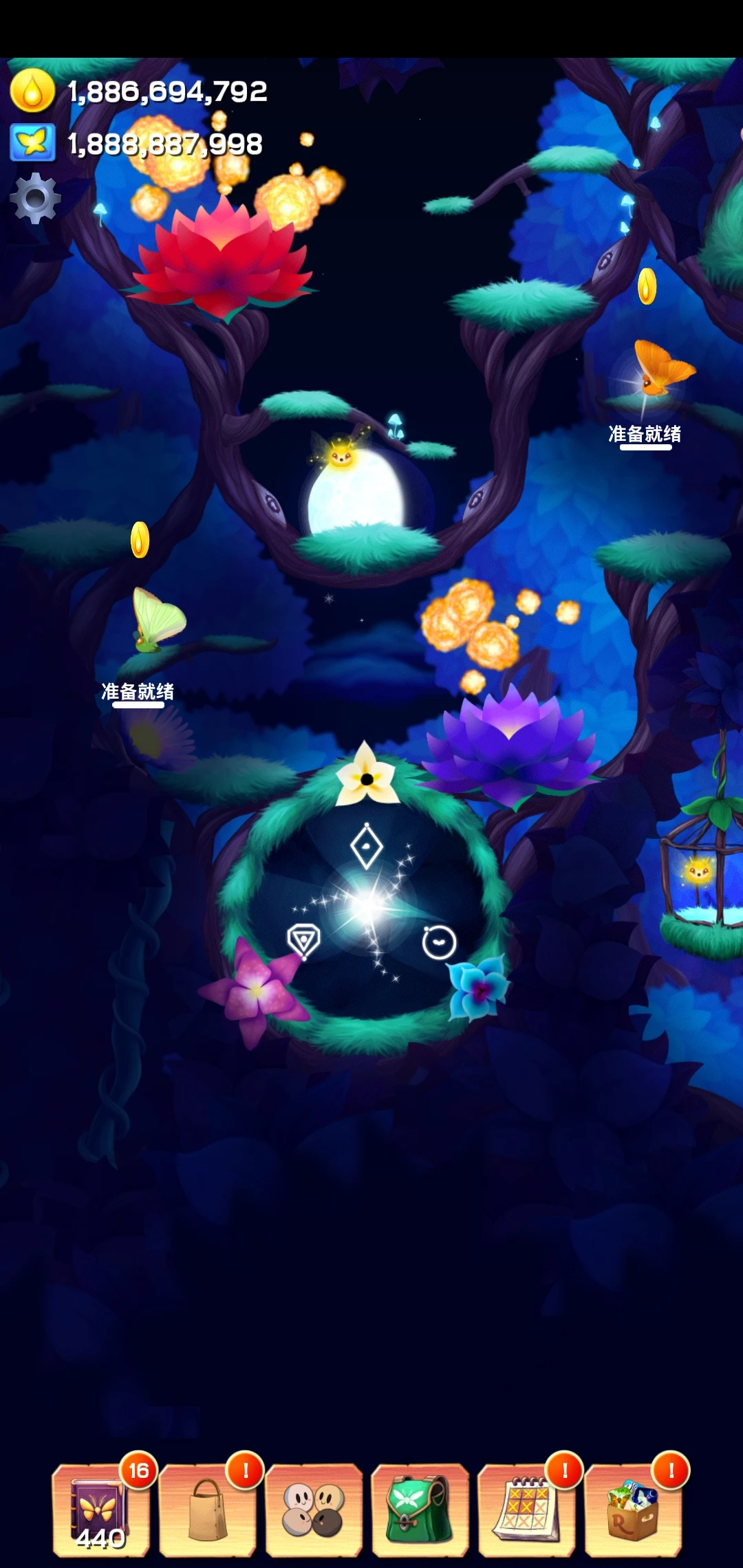The height and width of the screenshot is (1568, 743).
Task: Tap the 准备就绪 label under the orange moth
Action: [645, 435]
